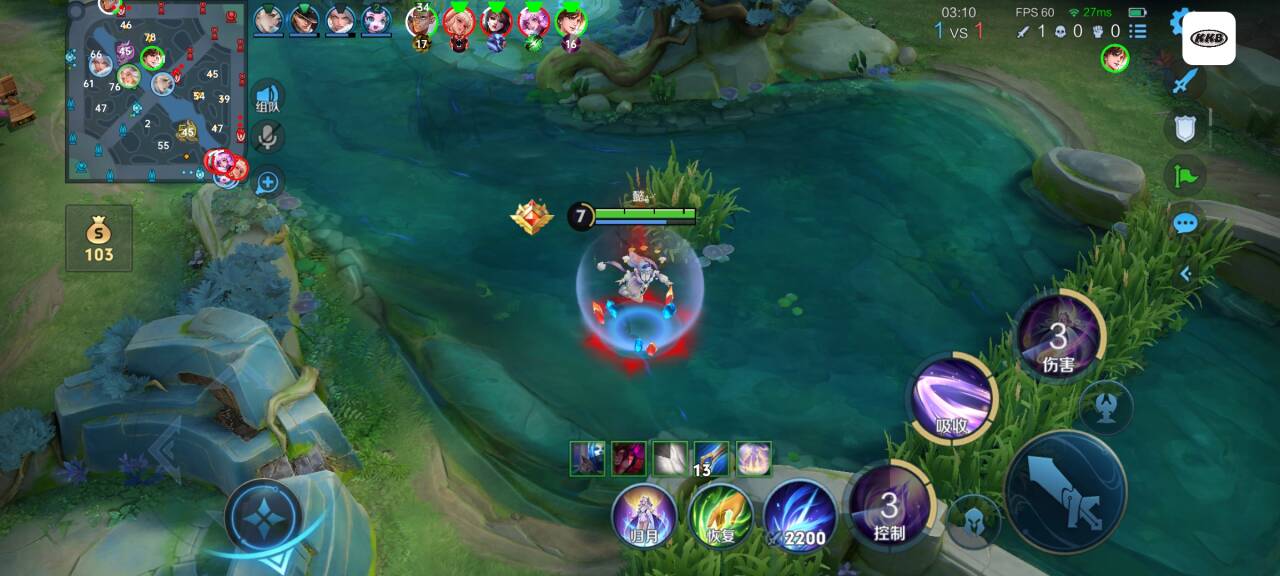Open the minimap
Viewport: 1280px width, 576px height.
pyautogui.click(x=156, y=92)
